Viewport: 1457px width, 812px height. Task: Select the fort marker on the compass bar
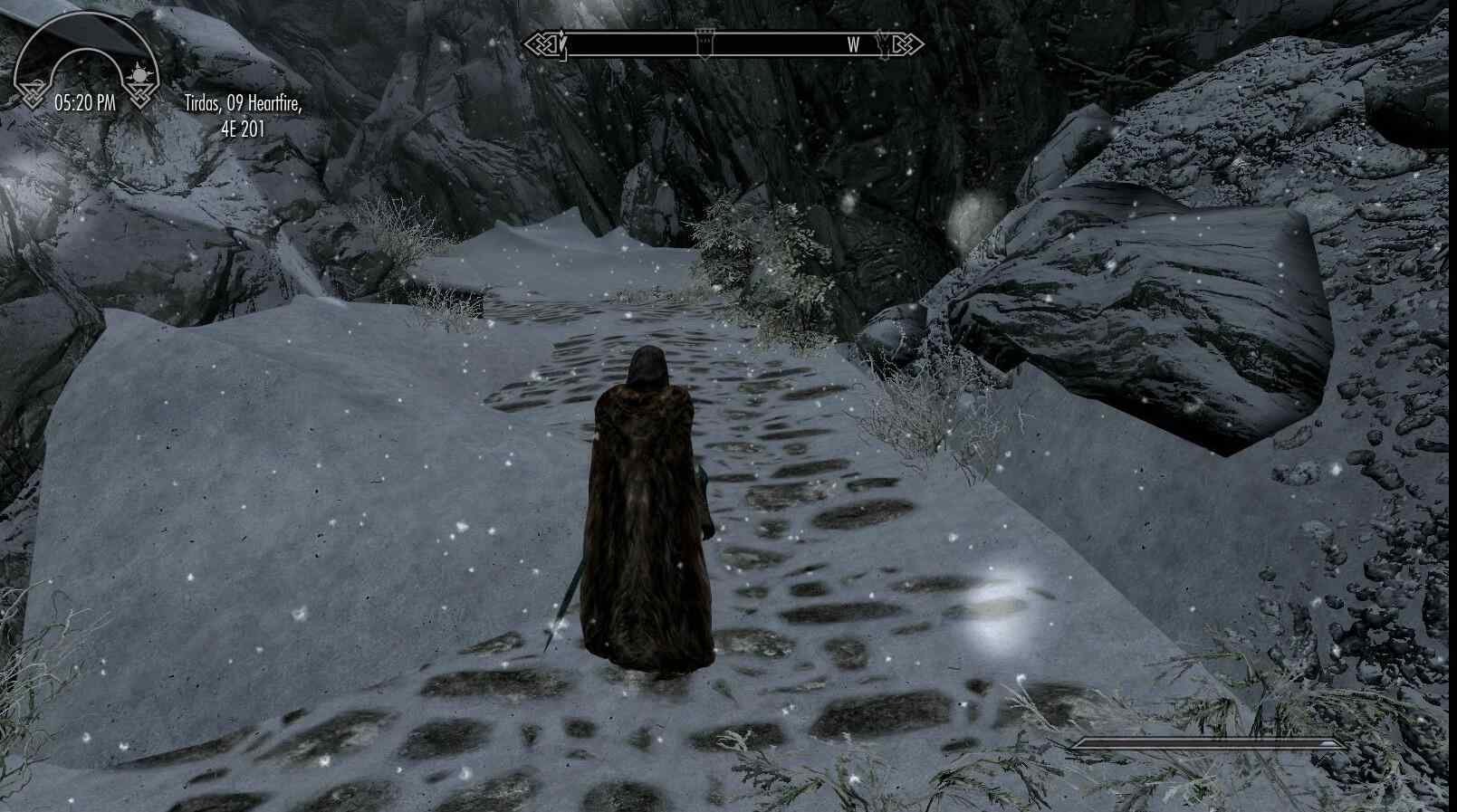click(x=705, y=41)
